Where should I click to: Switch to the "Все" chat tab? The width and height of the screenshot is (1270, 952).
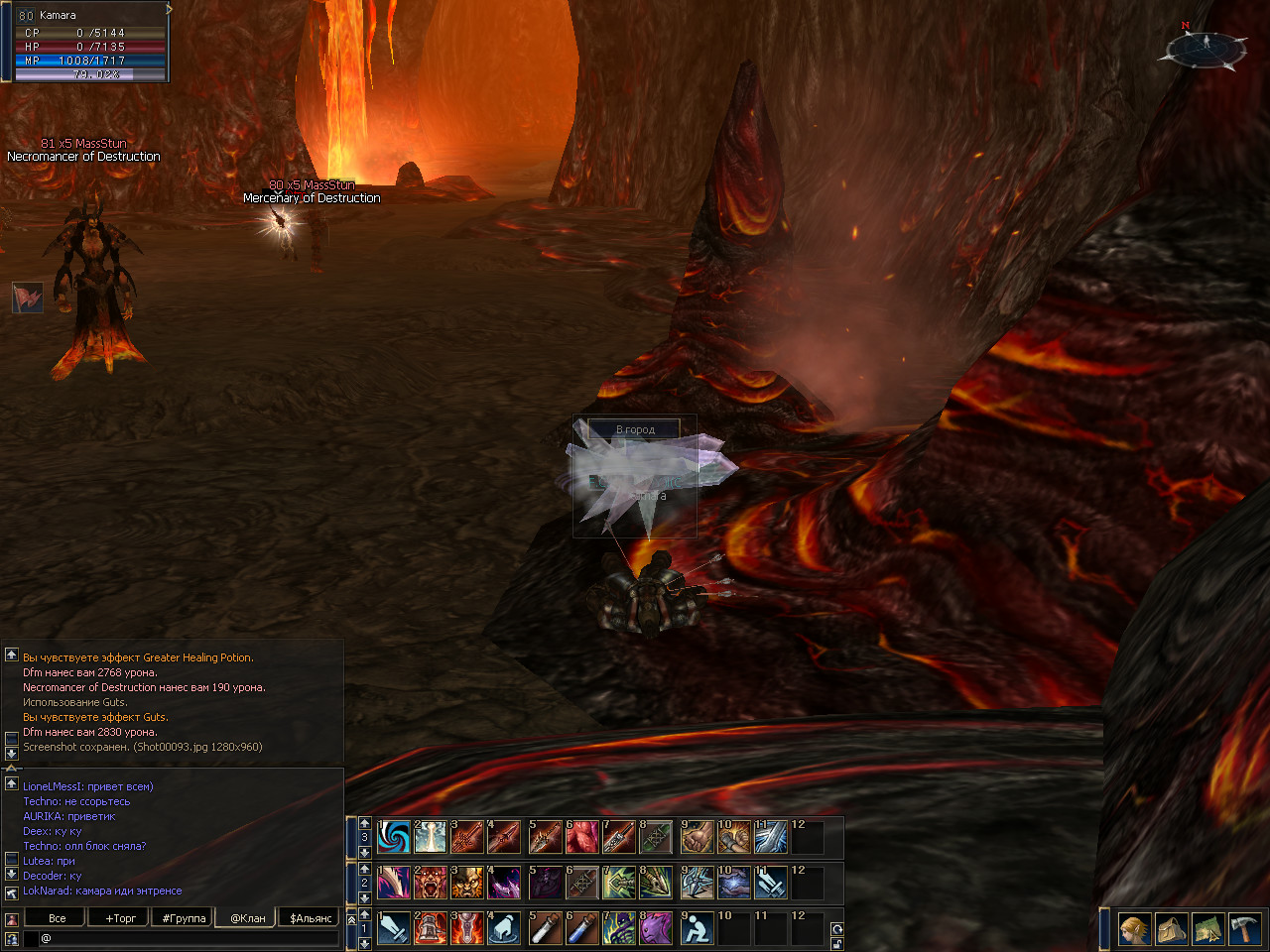tap(58, 918)
